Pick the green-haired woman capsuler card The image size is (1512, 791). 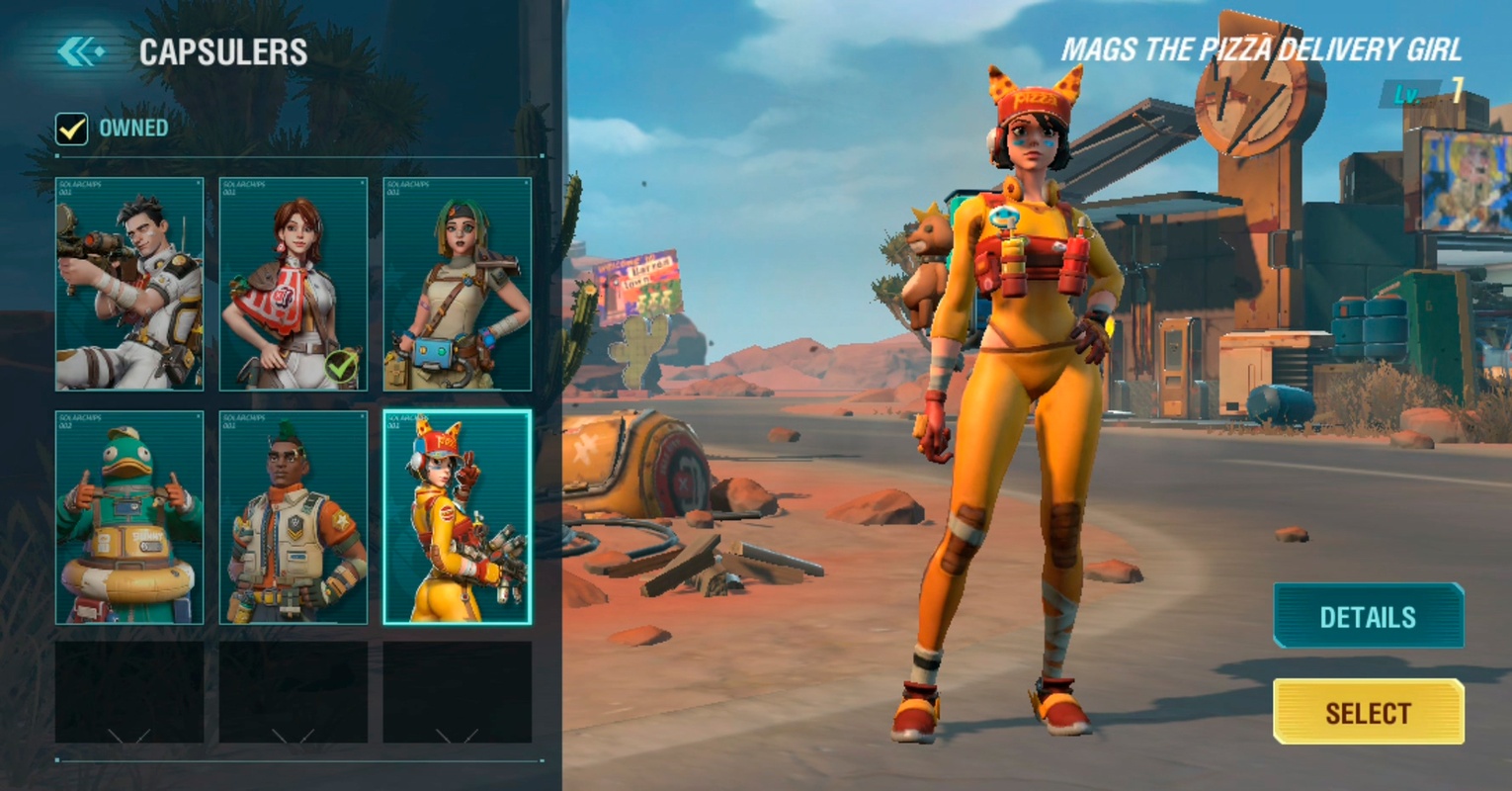click(458, 284)
